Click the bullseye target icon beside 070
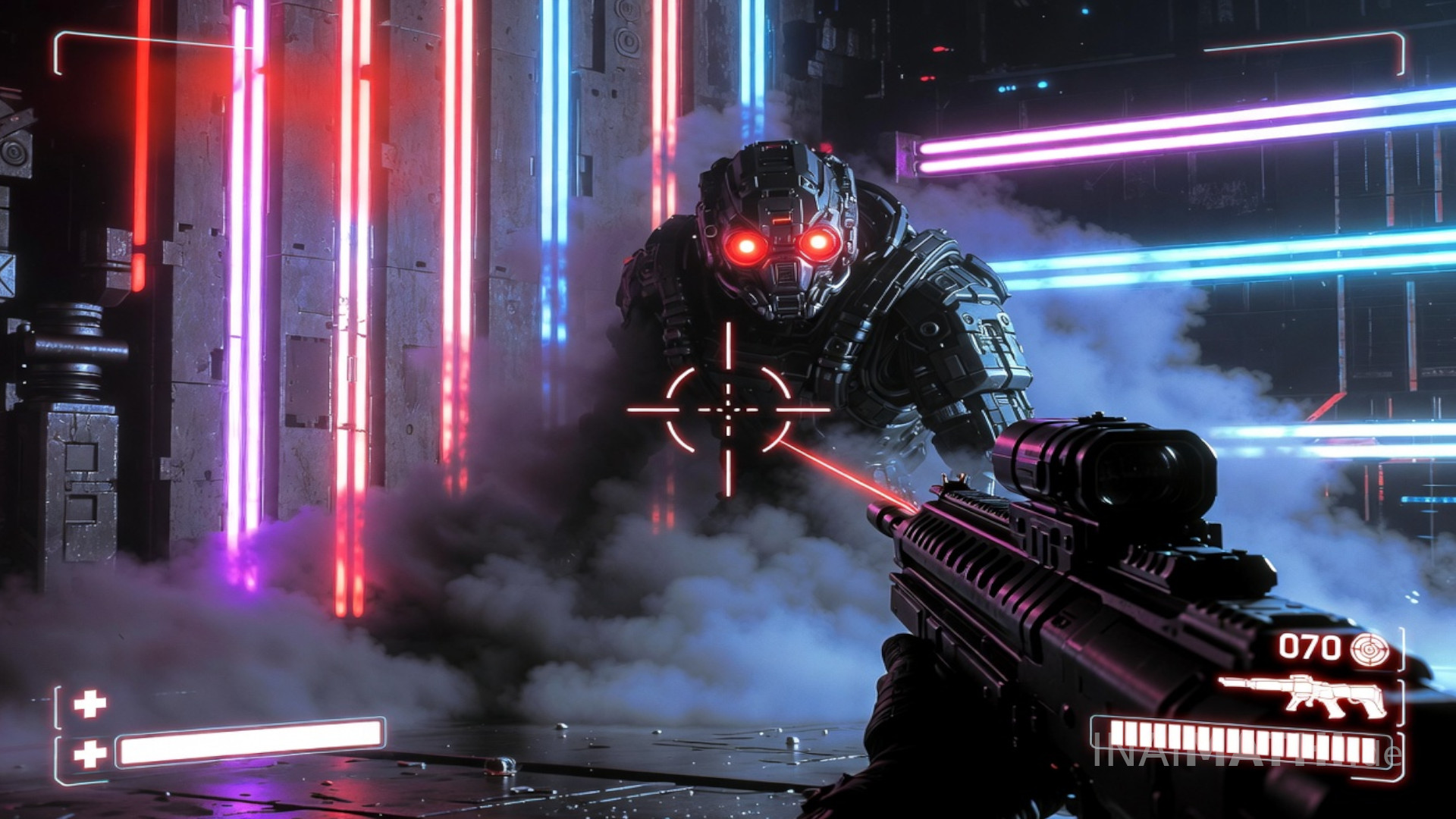Screen dimensions: 1456x819 [x=1370, y=649]
